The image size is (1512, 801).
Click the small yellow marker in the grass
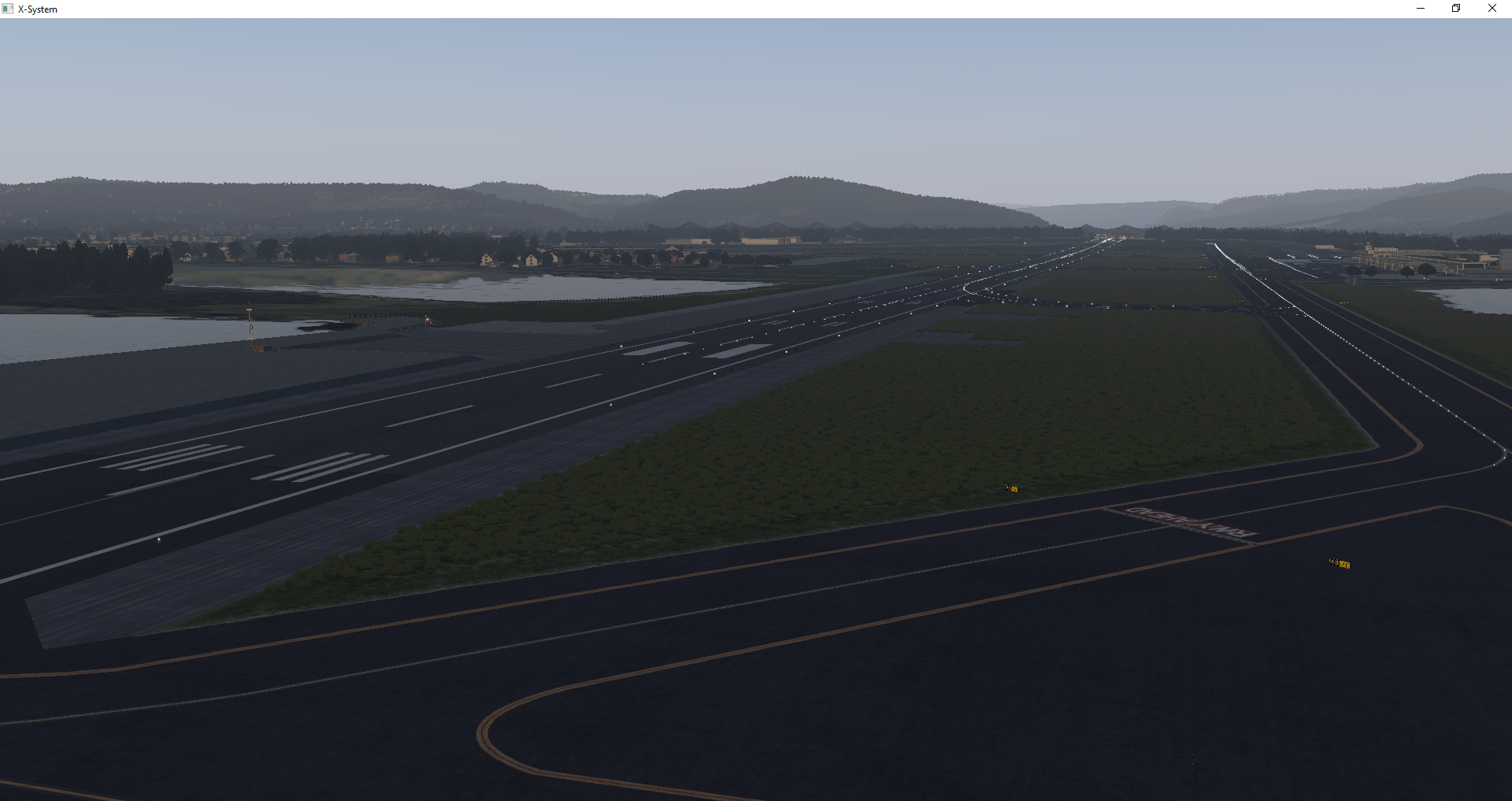coord(1010,487)
